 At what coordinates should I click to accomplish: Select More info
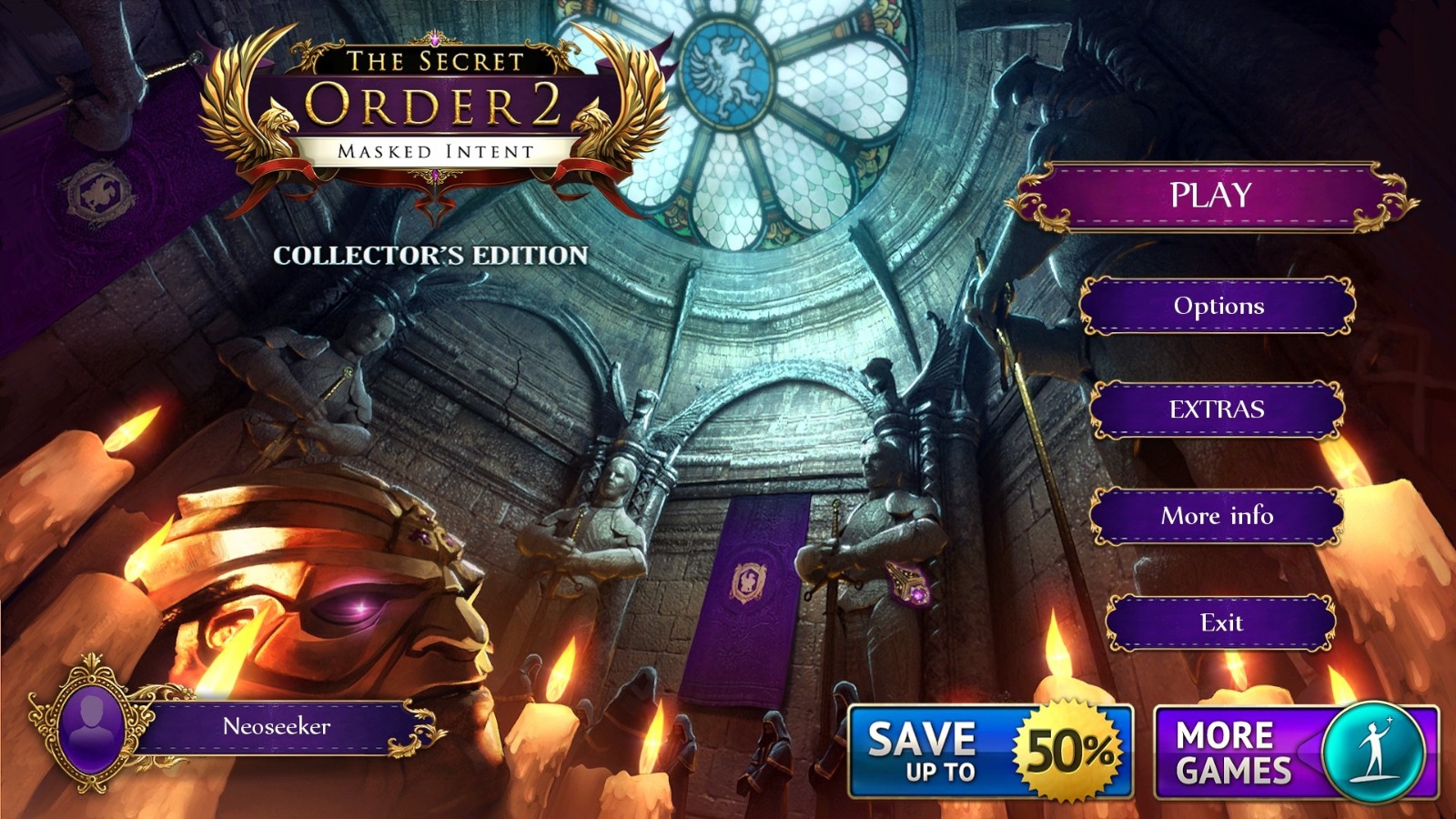point(1217,516)
